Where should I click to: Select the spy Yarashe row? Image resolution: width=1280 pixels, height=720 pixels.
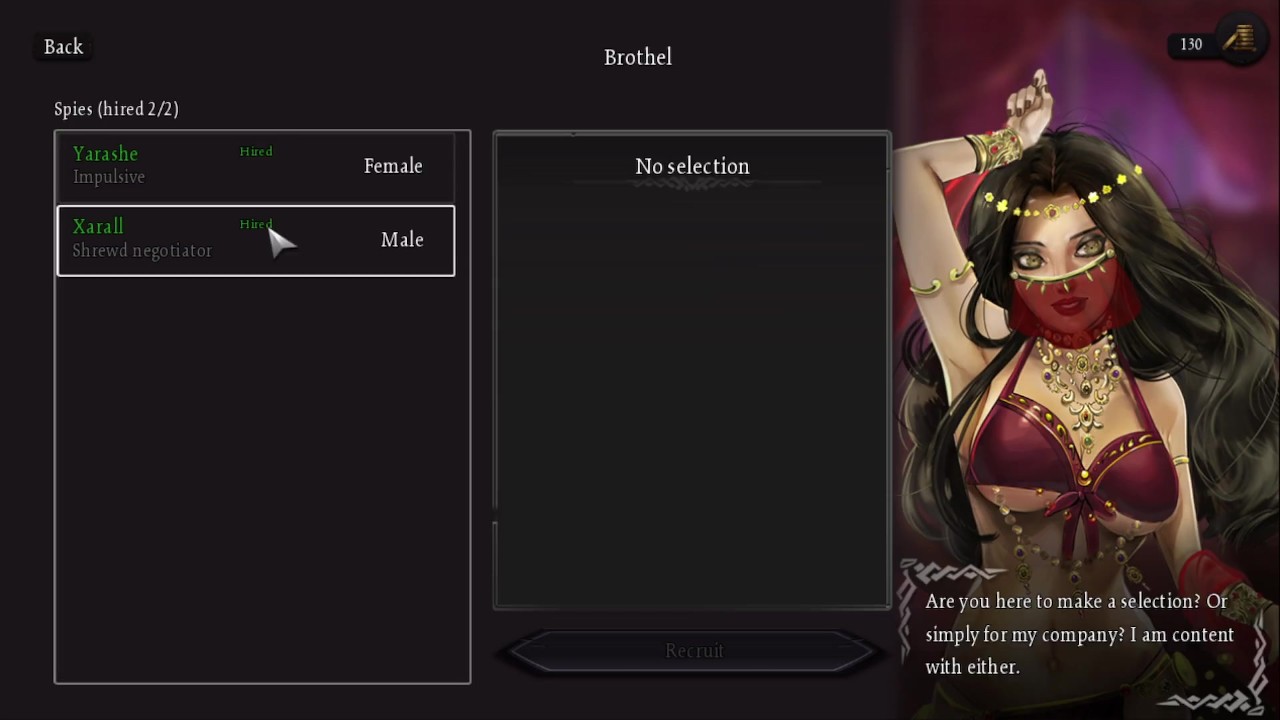tap(255, 166)
